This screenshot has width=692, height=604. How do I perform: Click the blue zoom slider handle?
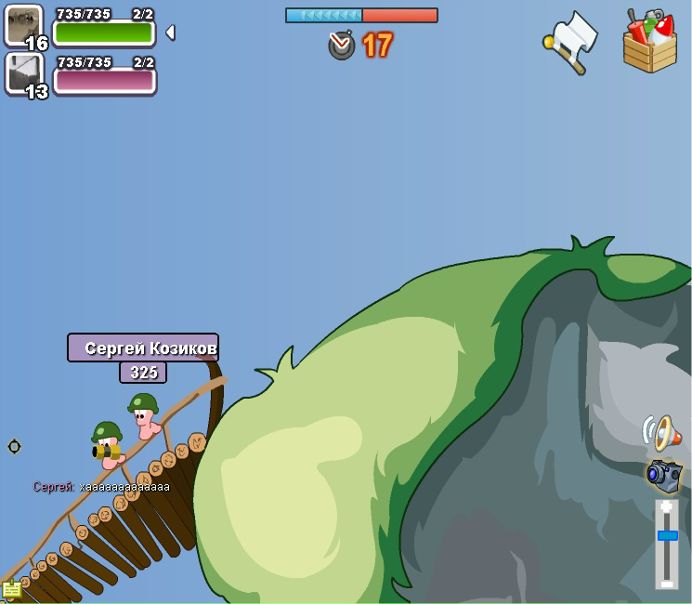click(667, 536)
